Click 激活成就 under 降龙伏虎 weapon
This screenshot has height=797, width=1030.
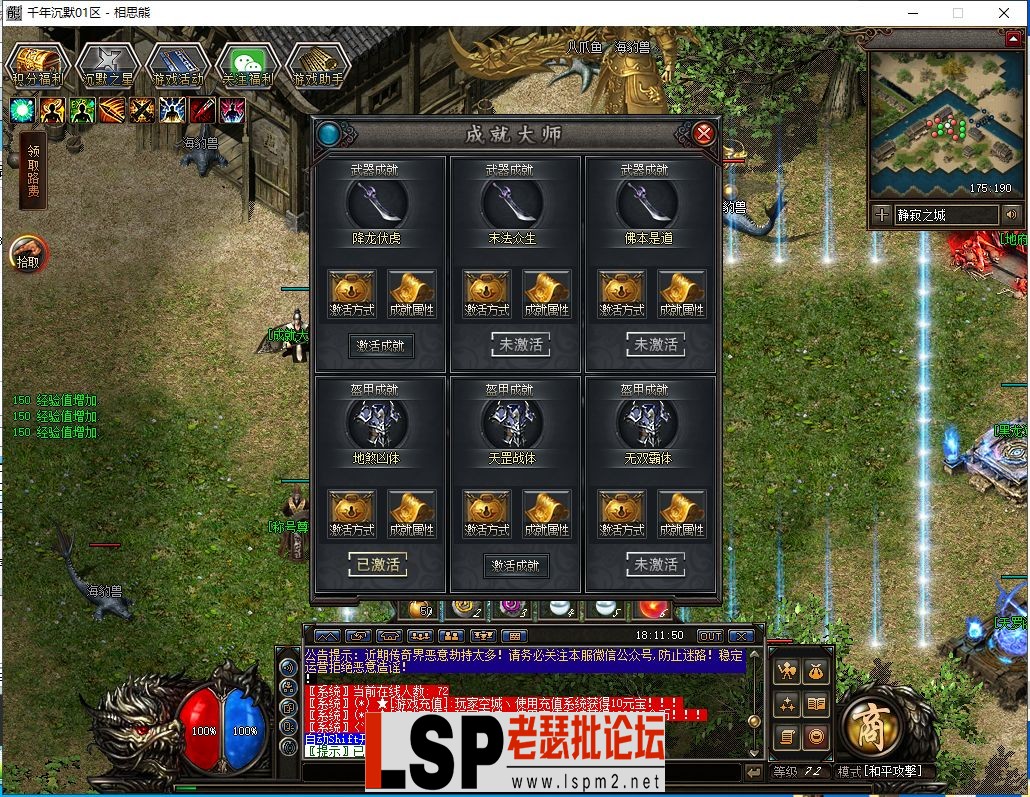381,346
